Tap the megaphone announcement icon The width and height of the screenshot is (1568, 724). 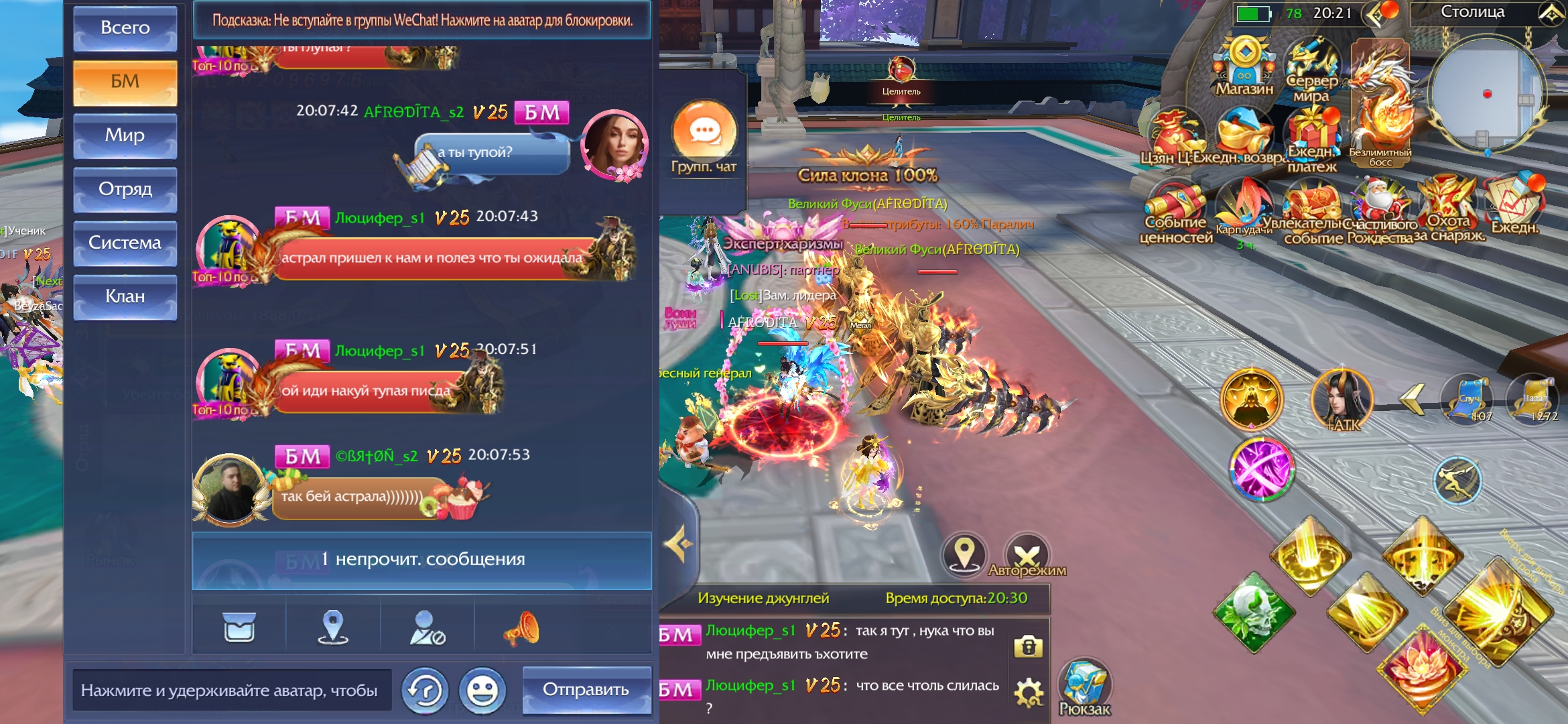(521, 628)
